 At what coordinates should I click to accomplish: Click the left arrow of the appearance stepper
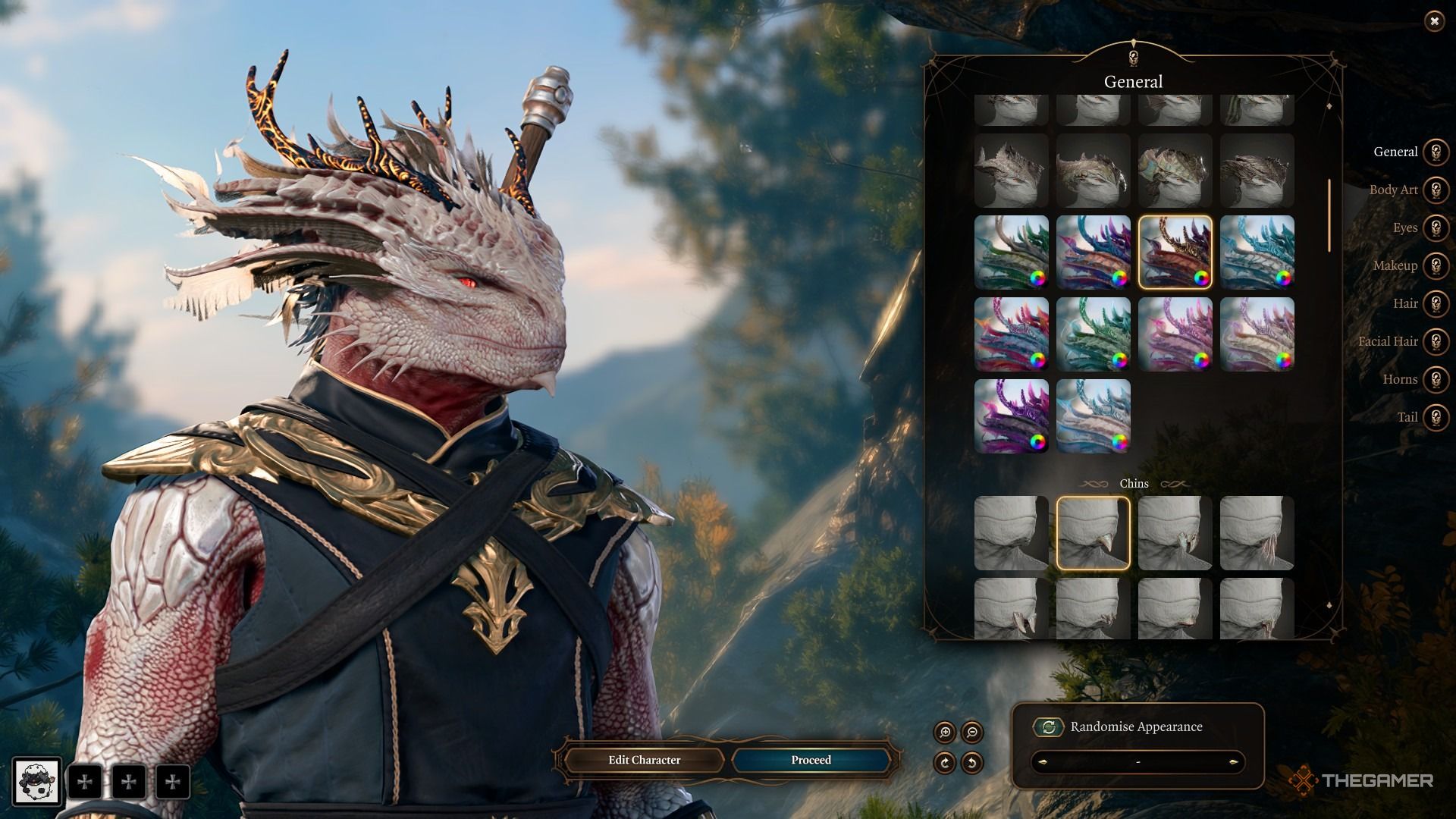pos(1043,762)
